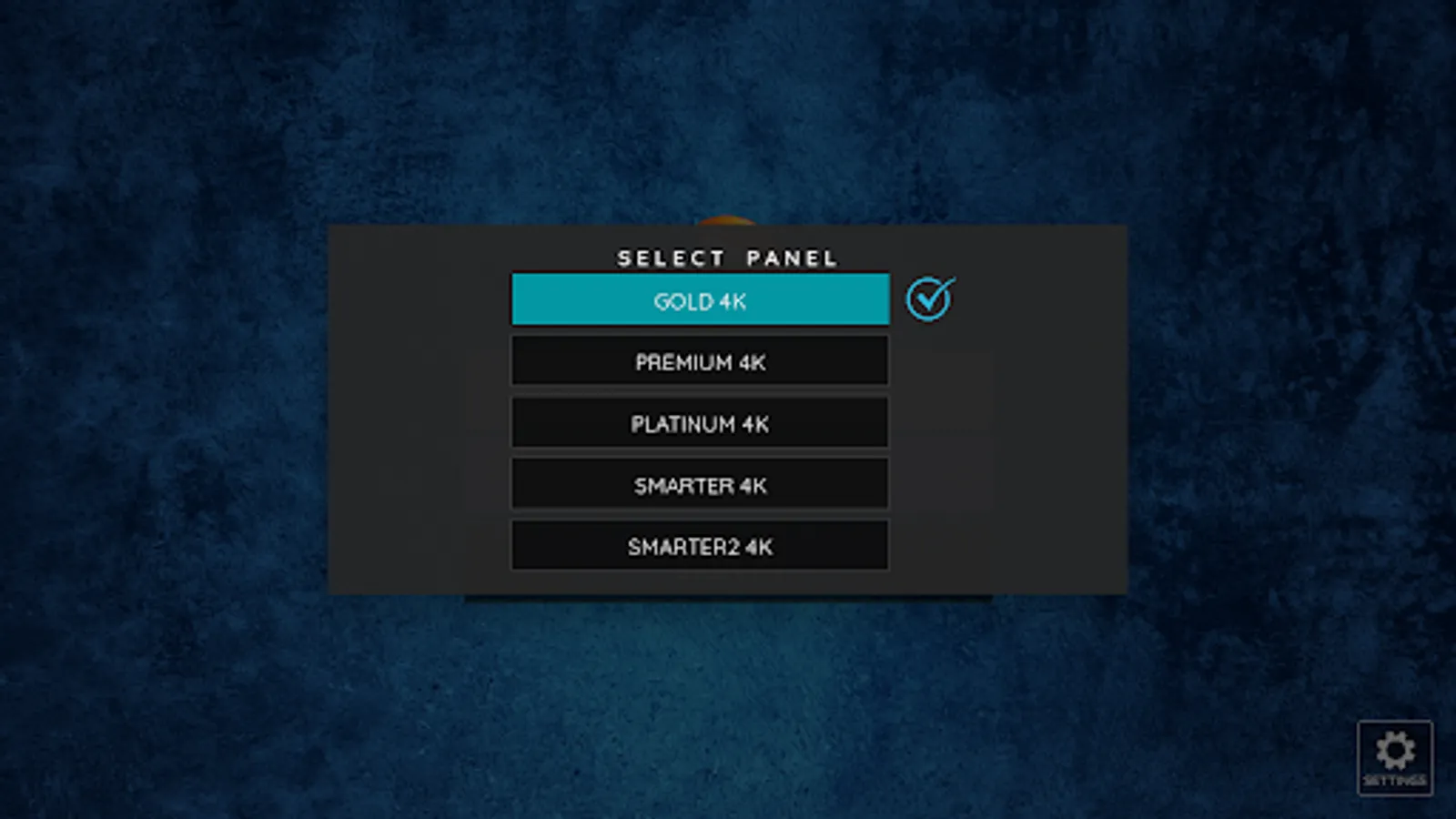Keep GOLD 4K selected by clicking it
Viewport: 1456px width, 819px height.
[x=700, y=300]
